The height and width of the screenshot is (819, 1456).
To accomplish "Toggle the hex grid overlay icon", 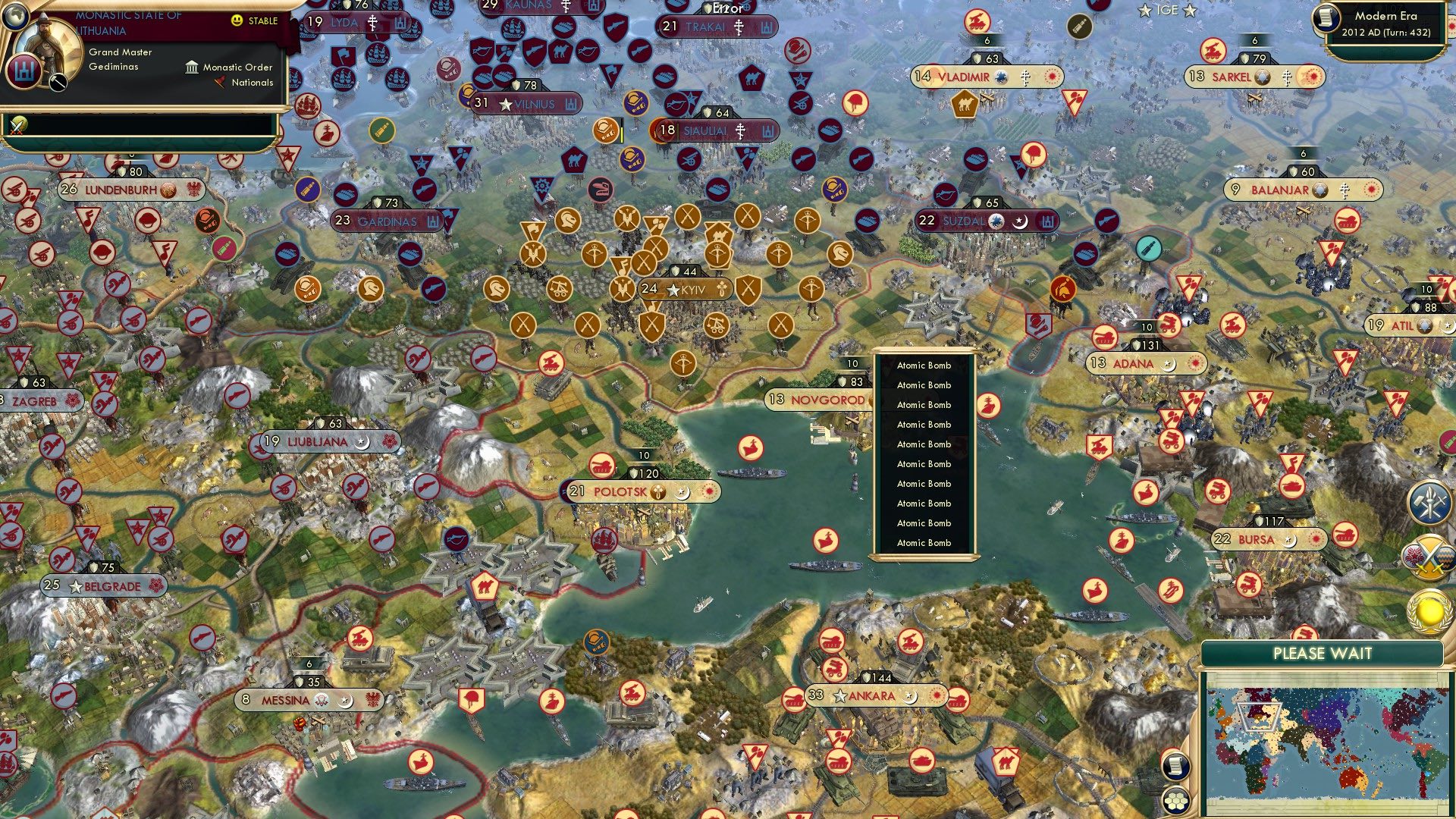I will pyautogui.click(x=1175, y=802).
